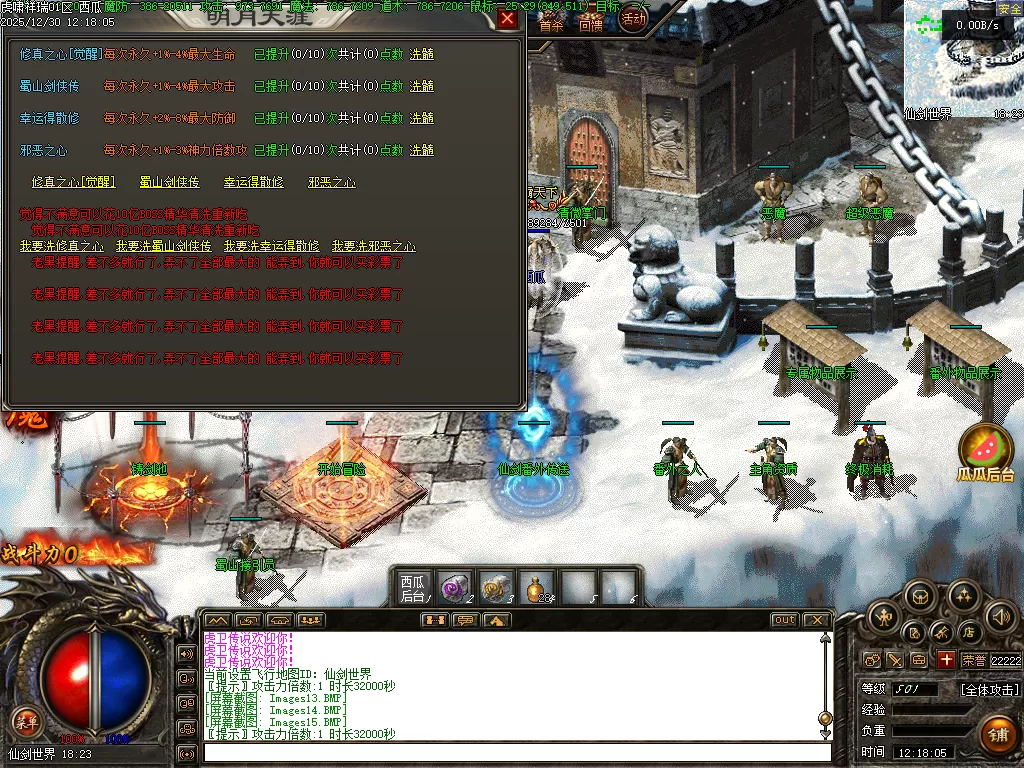Open the treasure chest bag icon
Screen dimensions: 1024x768
pos(921,598)
